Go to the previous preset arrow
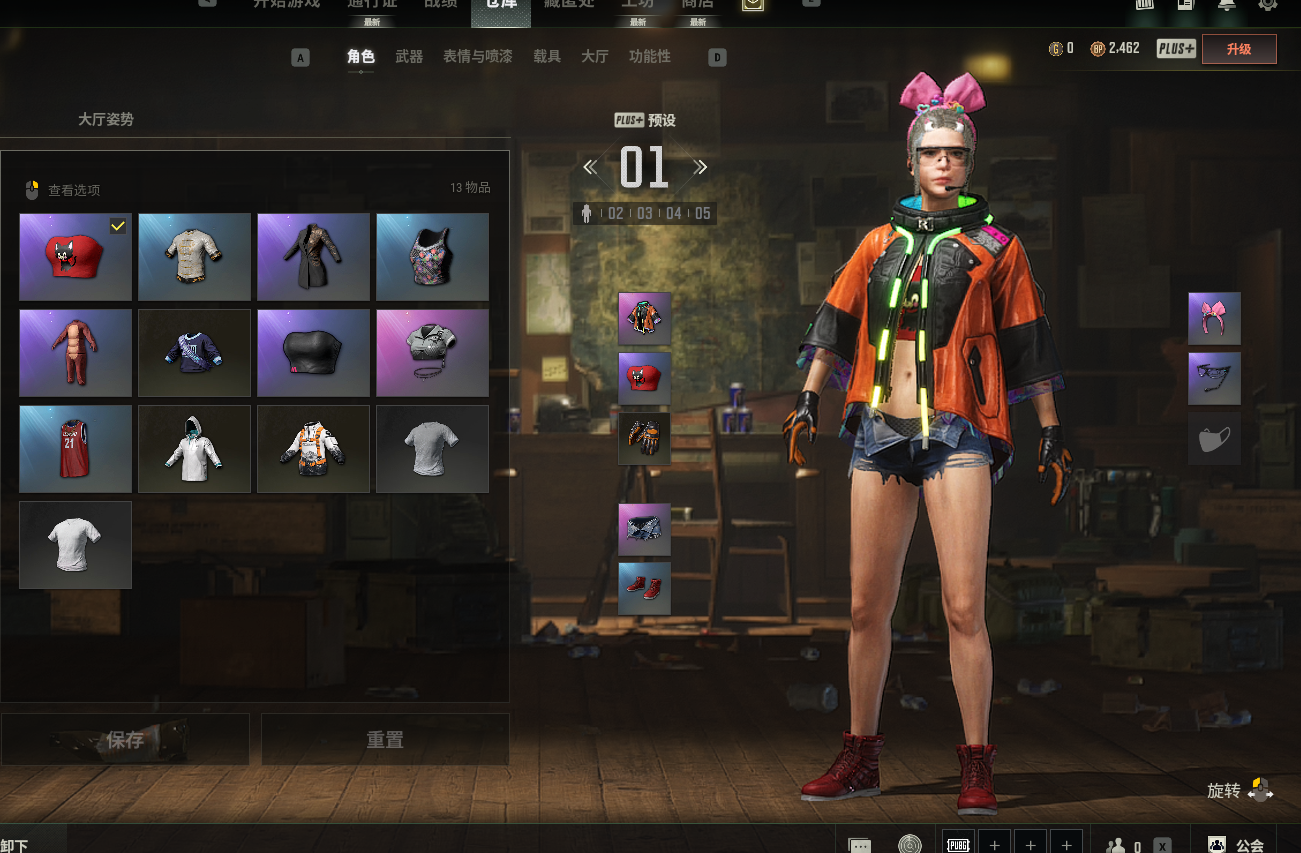 tap(590, 167)
